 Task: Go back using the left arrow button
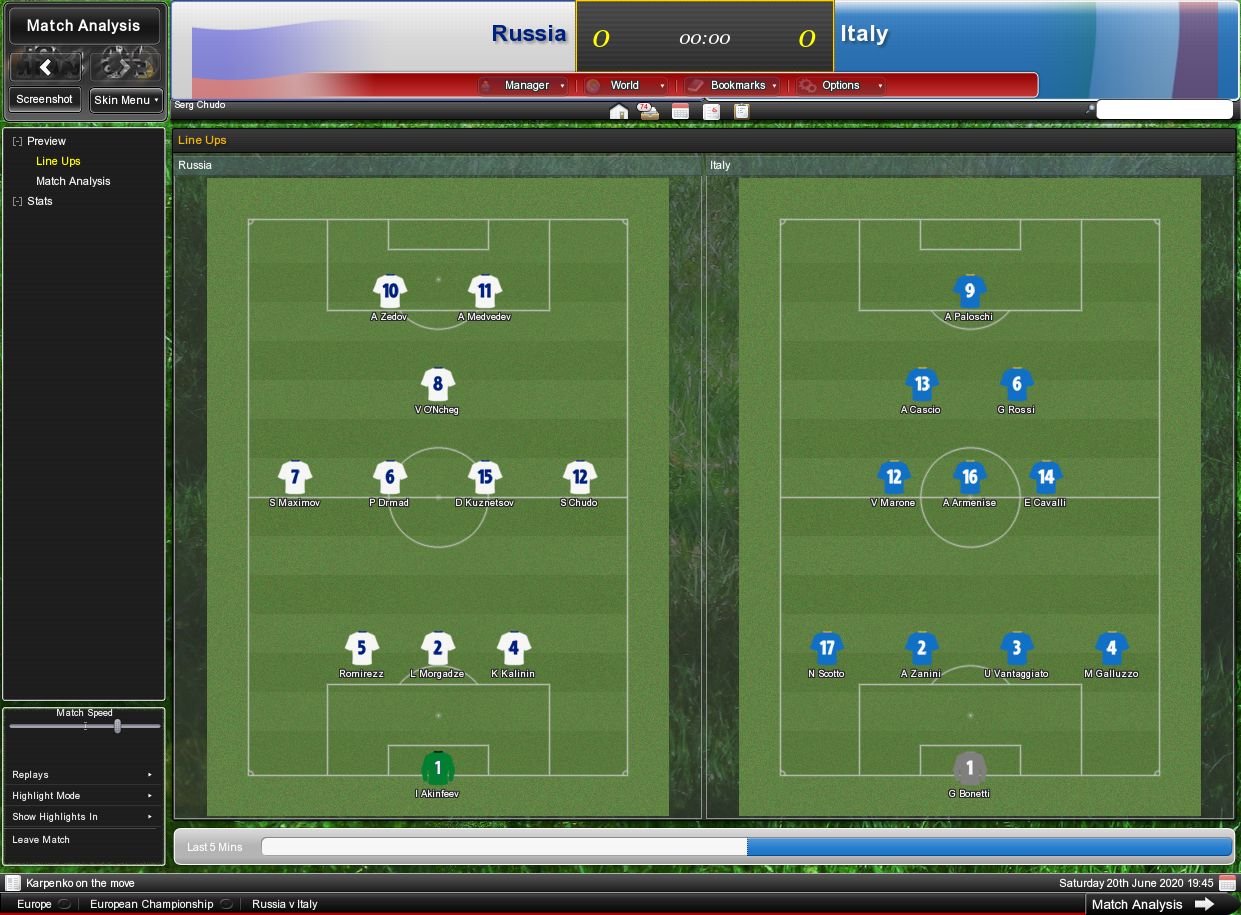[45, 67]
